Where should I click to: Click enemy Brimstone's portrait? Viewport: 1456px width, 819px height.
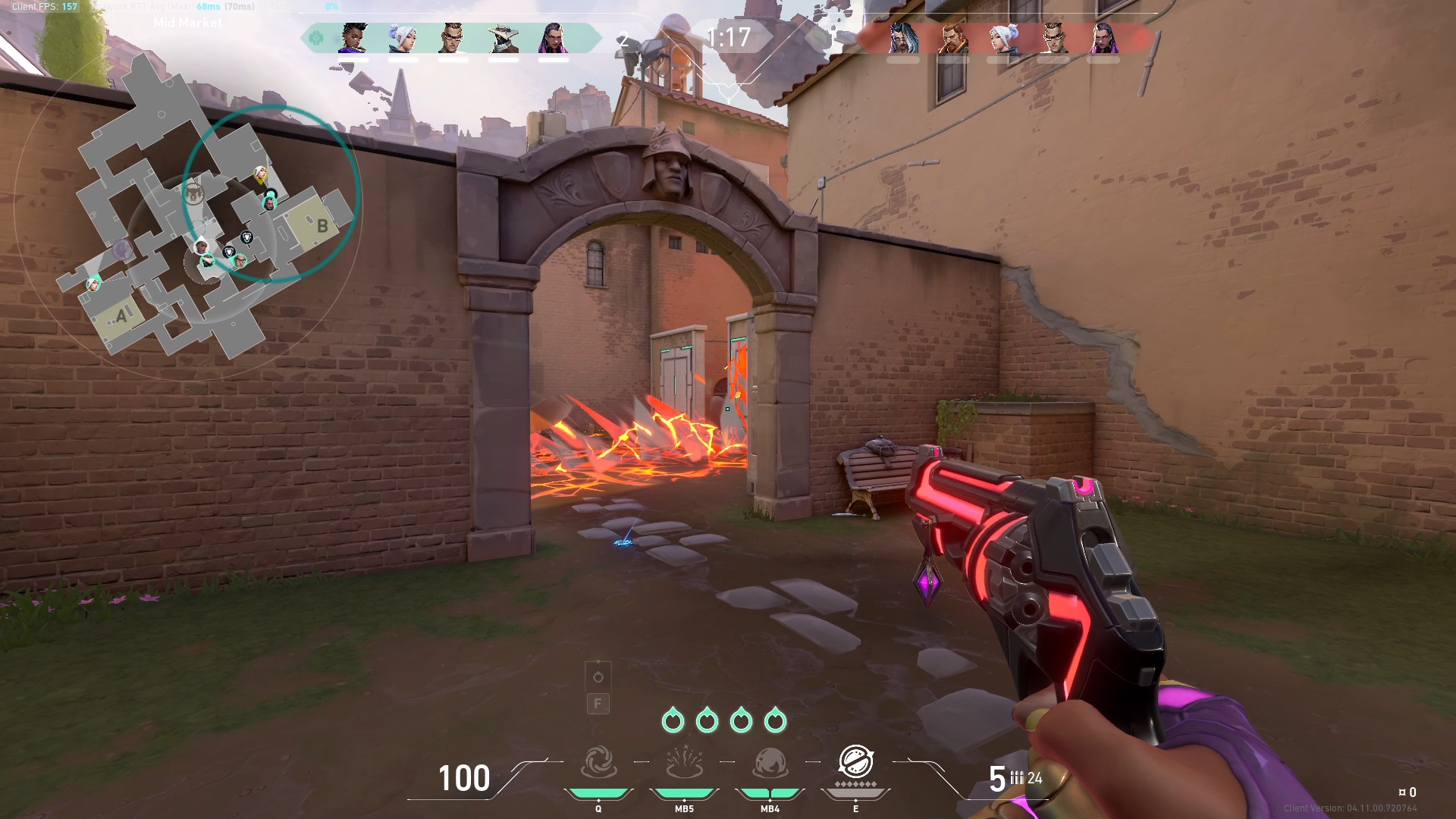(x=953, y=38)
